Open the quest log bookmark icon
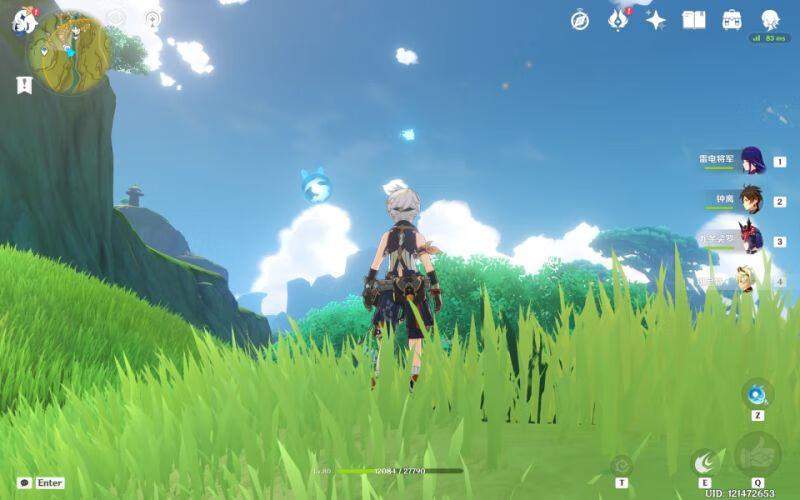Viewport: 800px width, 500px height. [x=24, y=86]
